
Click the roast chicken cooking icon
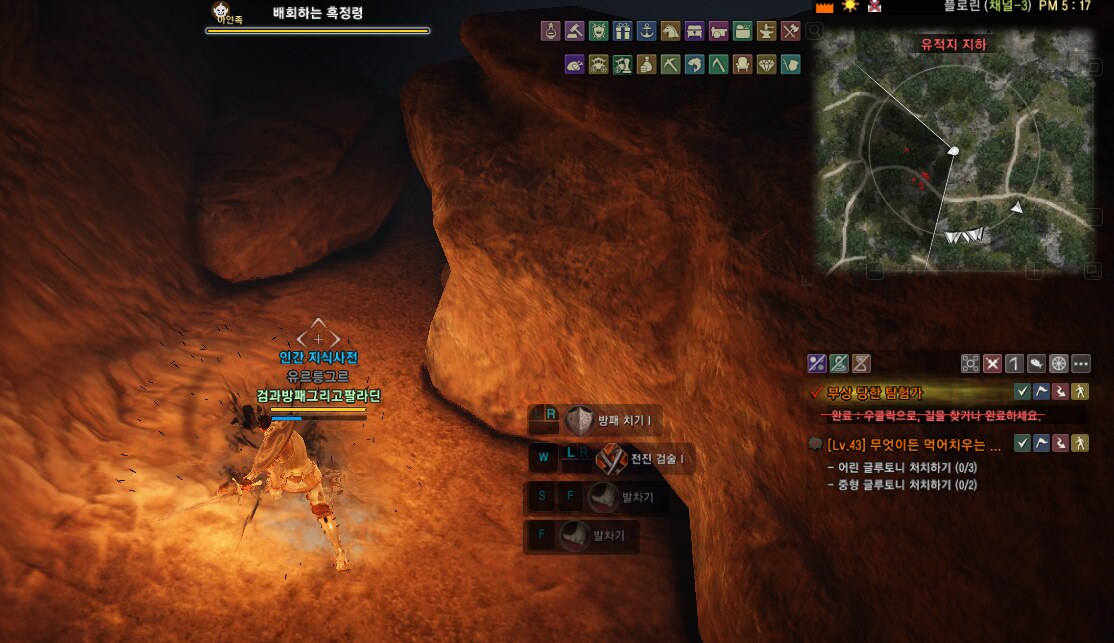pos(574,65)
